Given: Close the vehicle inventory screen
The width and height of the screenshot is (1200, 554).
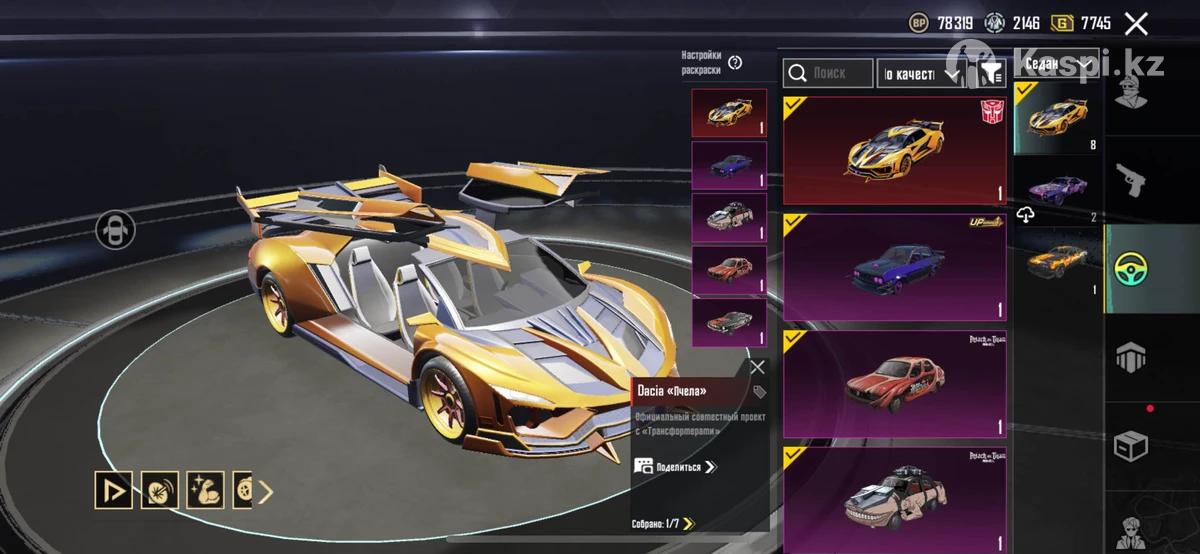Looking at the screenshot, I should point(1136,24).
